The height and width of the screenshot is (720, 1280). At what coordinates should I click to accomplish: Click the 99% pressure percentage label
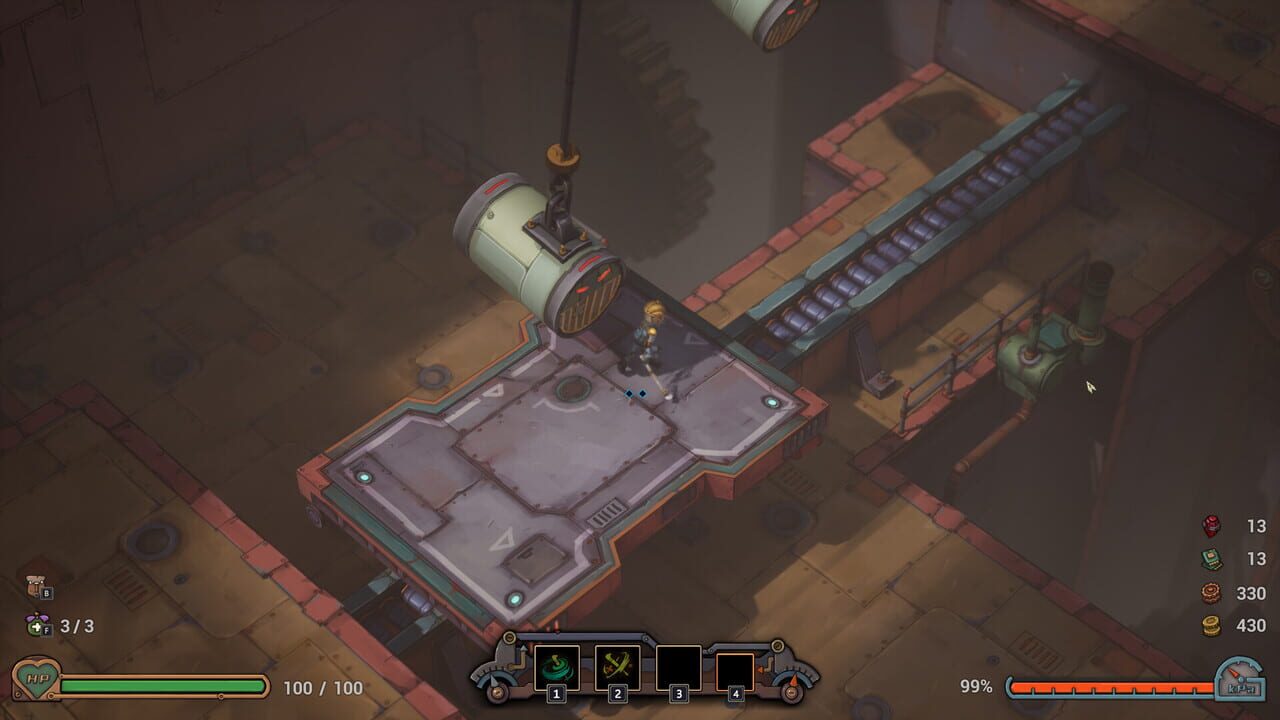tap(975, 688)
